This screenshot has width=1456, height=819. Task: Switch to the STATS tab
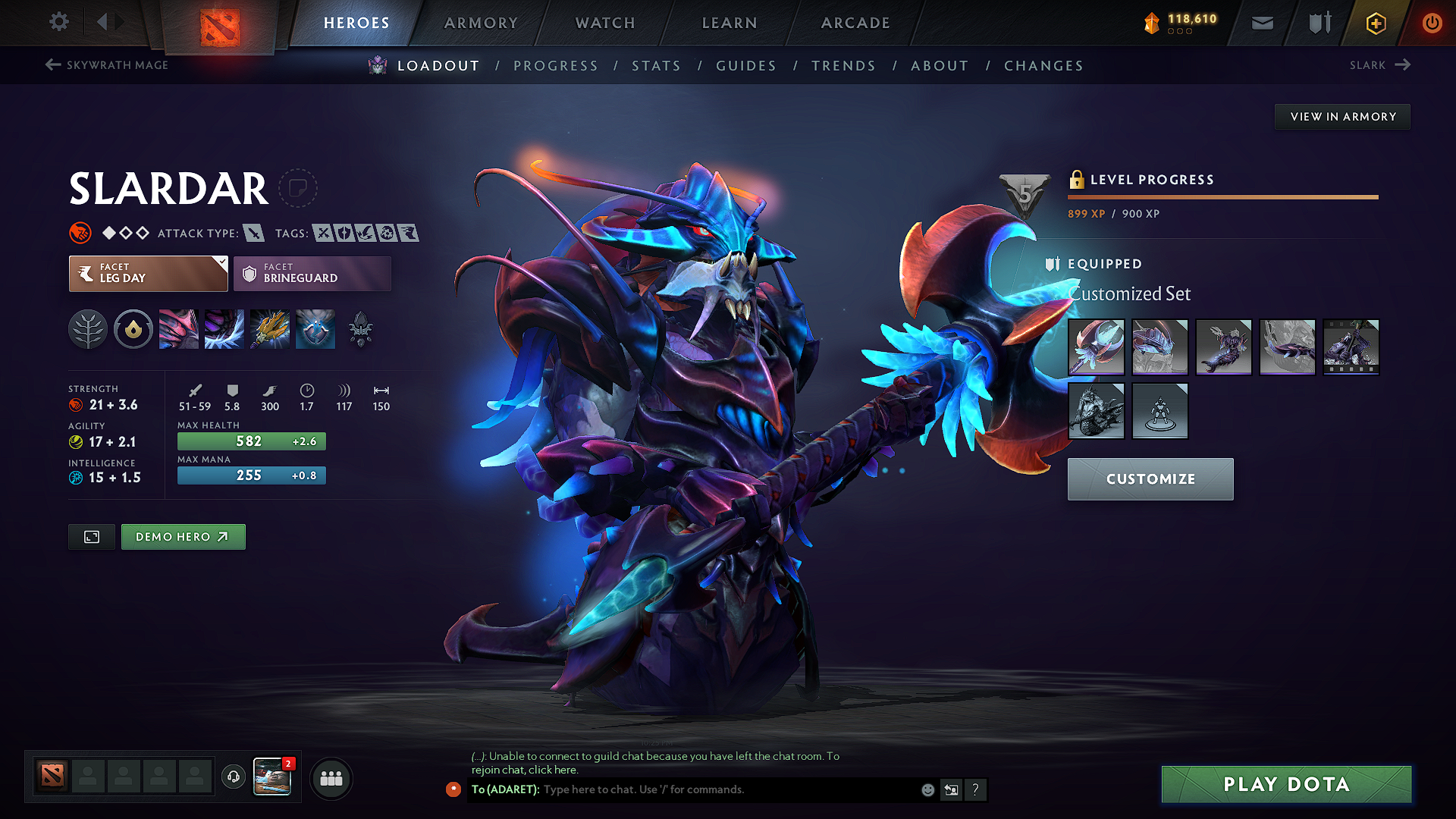[x=657, y=66]
